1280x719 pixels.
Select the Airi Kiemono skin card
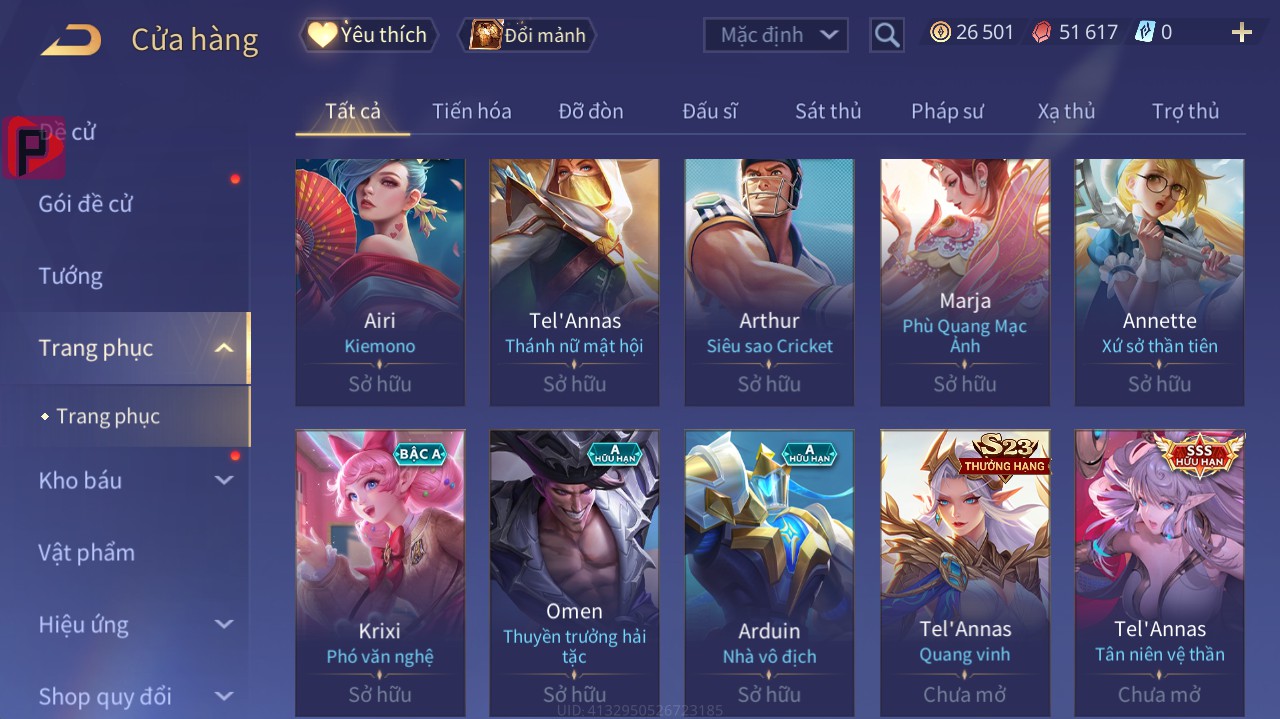pyautogui.click(x=380, y=281)
